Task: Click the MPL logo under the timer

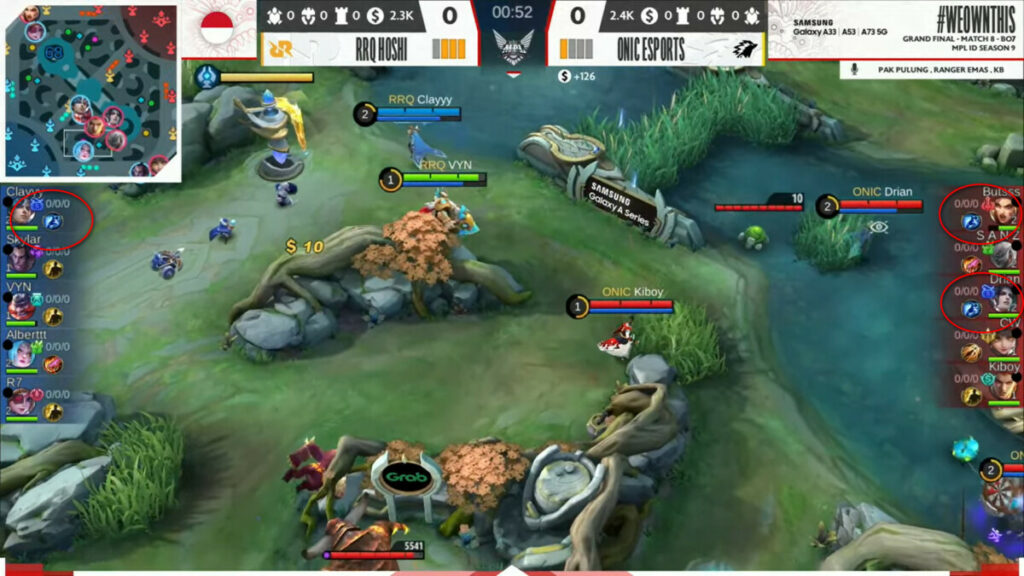Action: click(x=512, y=47)
